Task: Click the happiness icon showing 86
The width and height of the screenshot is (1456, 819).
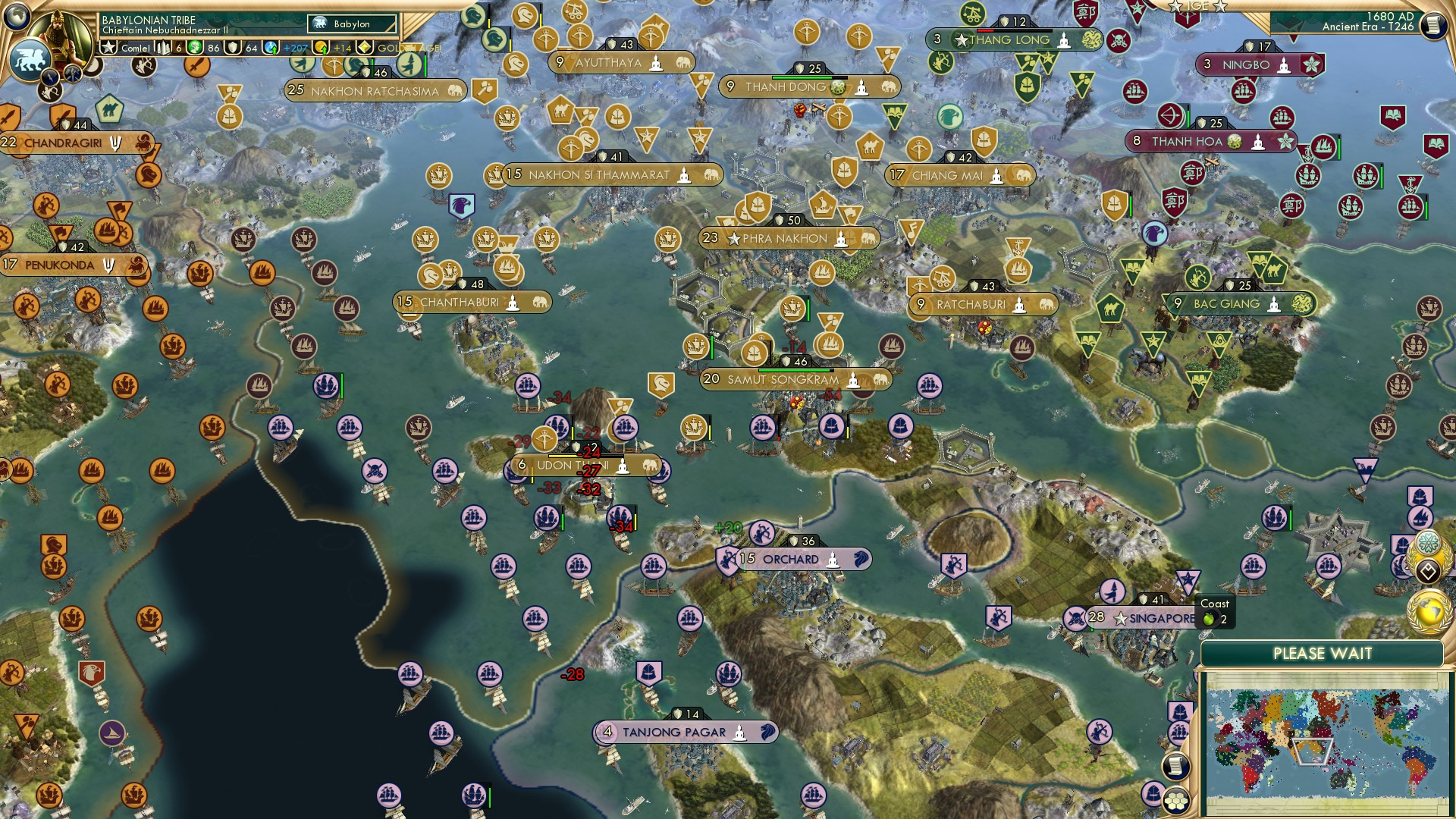Action: (195, 49)
